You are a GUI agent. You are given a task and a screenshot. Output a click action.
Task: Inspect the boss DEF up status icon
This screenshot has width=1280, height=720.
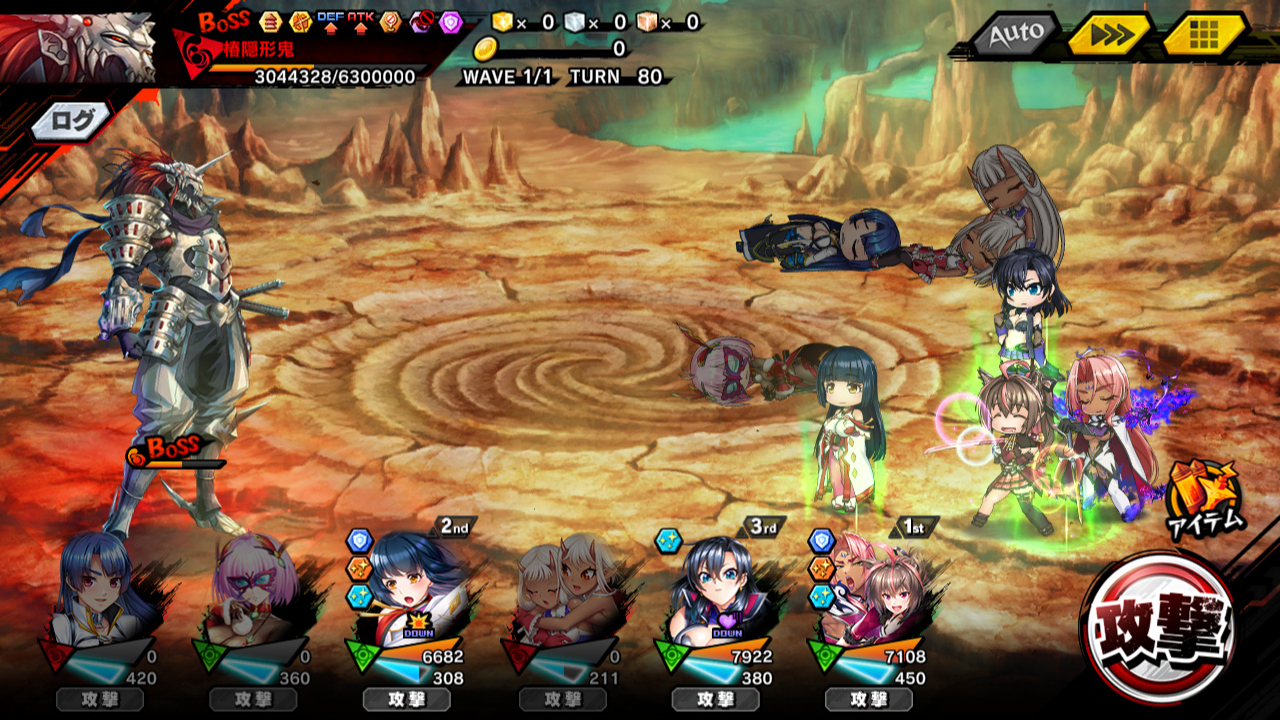330,20
